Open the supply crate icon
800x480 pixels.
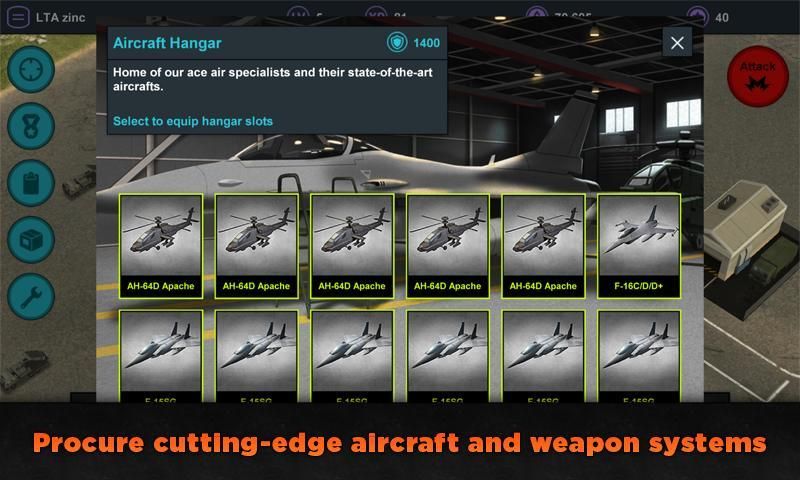click(31, 240)
